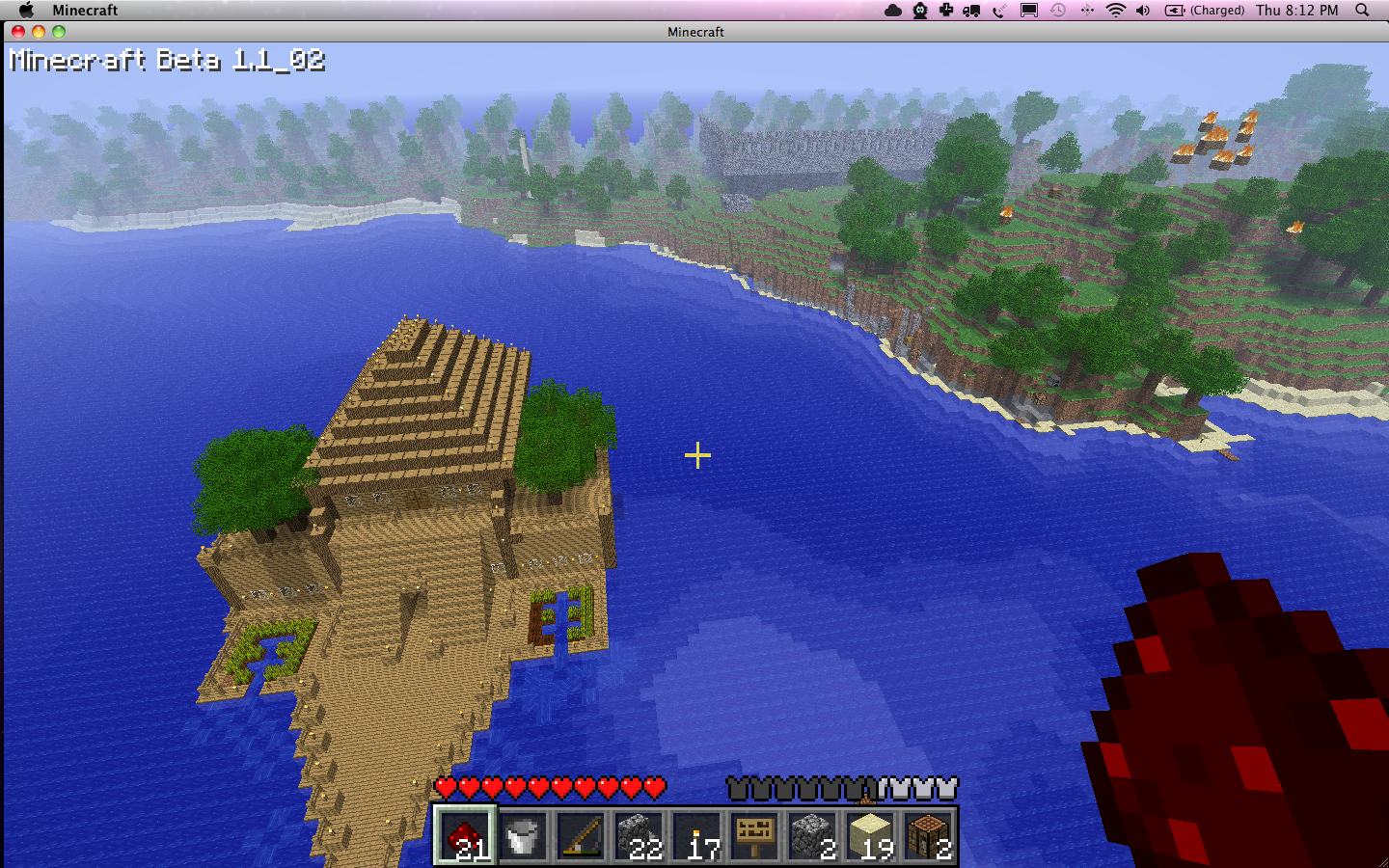Select the sand block stack
The width and height of the screenshot is (1389, 868).
870,835
